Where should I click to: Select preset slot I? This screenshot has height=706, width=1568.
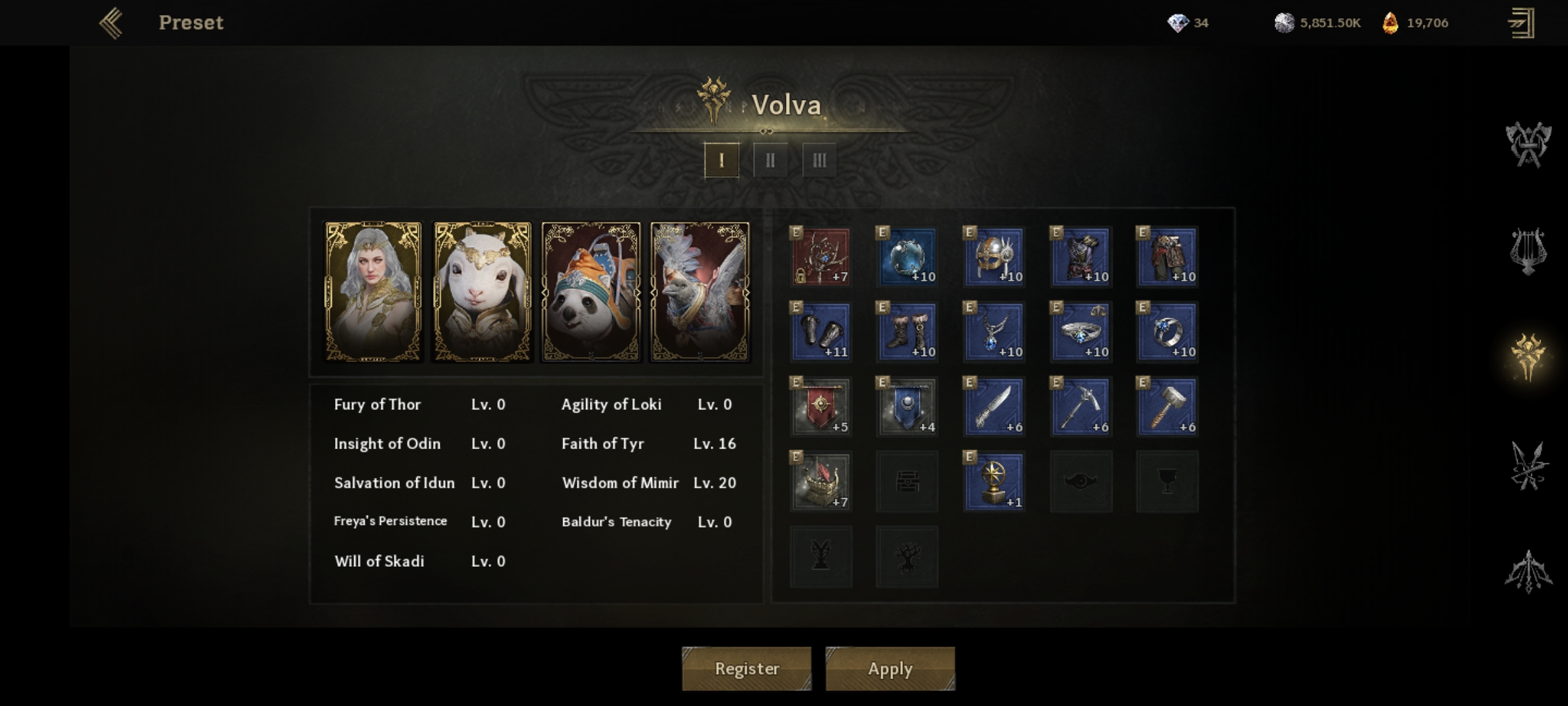tap(721, 160)
